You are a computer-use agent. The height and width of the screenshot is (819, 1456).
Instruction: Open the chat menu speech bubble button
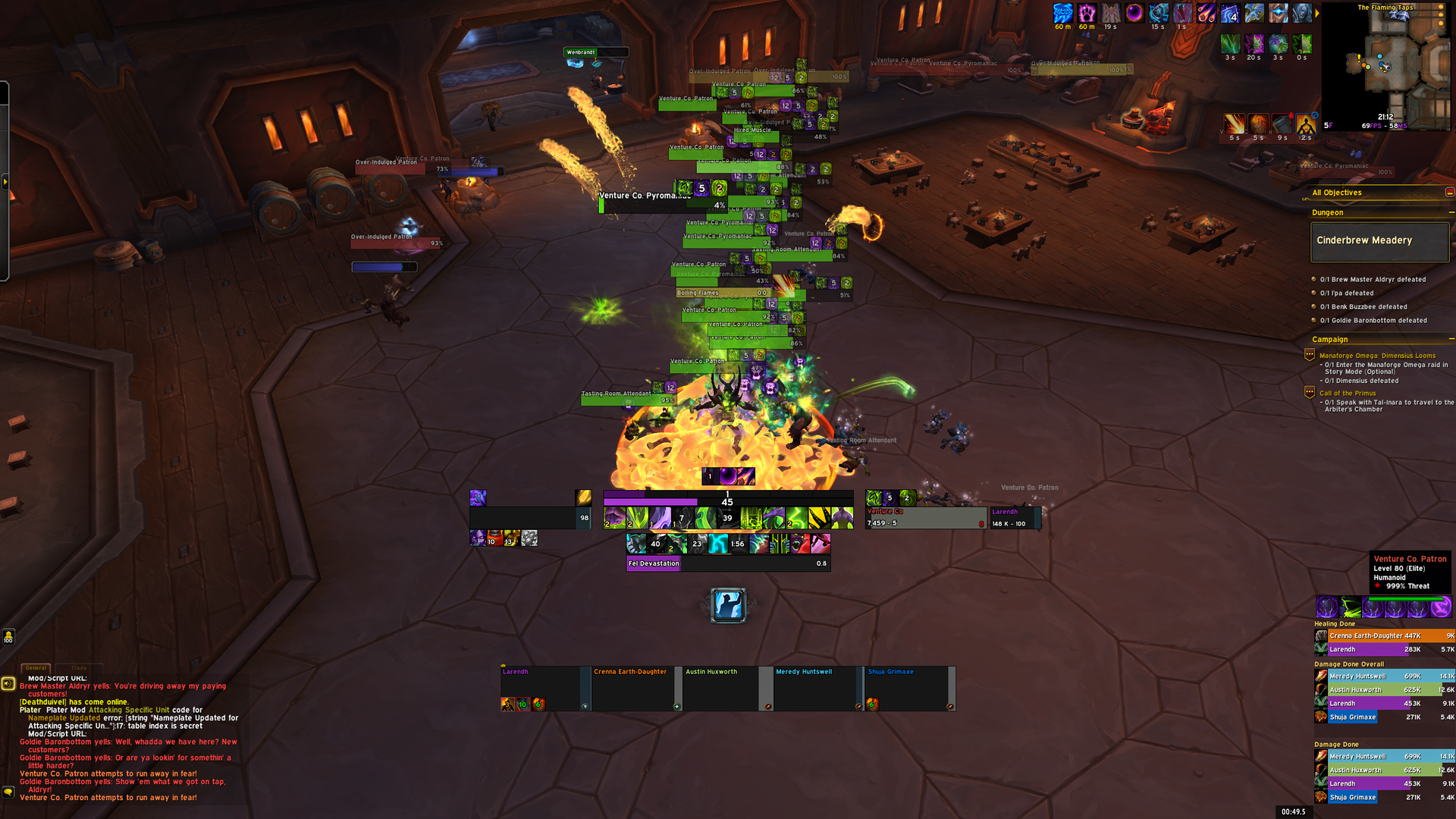tap(8, 792)
